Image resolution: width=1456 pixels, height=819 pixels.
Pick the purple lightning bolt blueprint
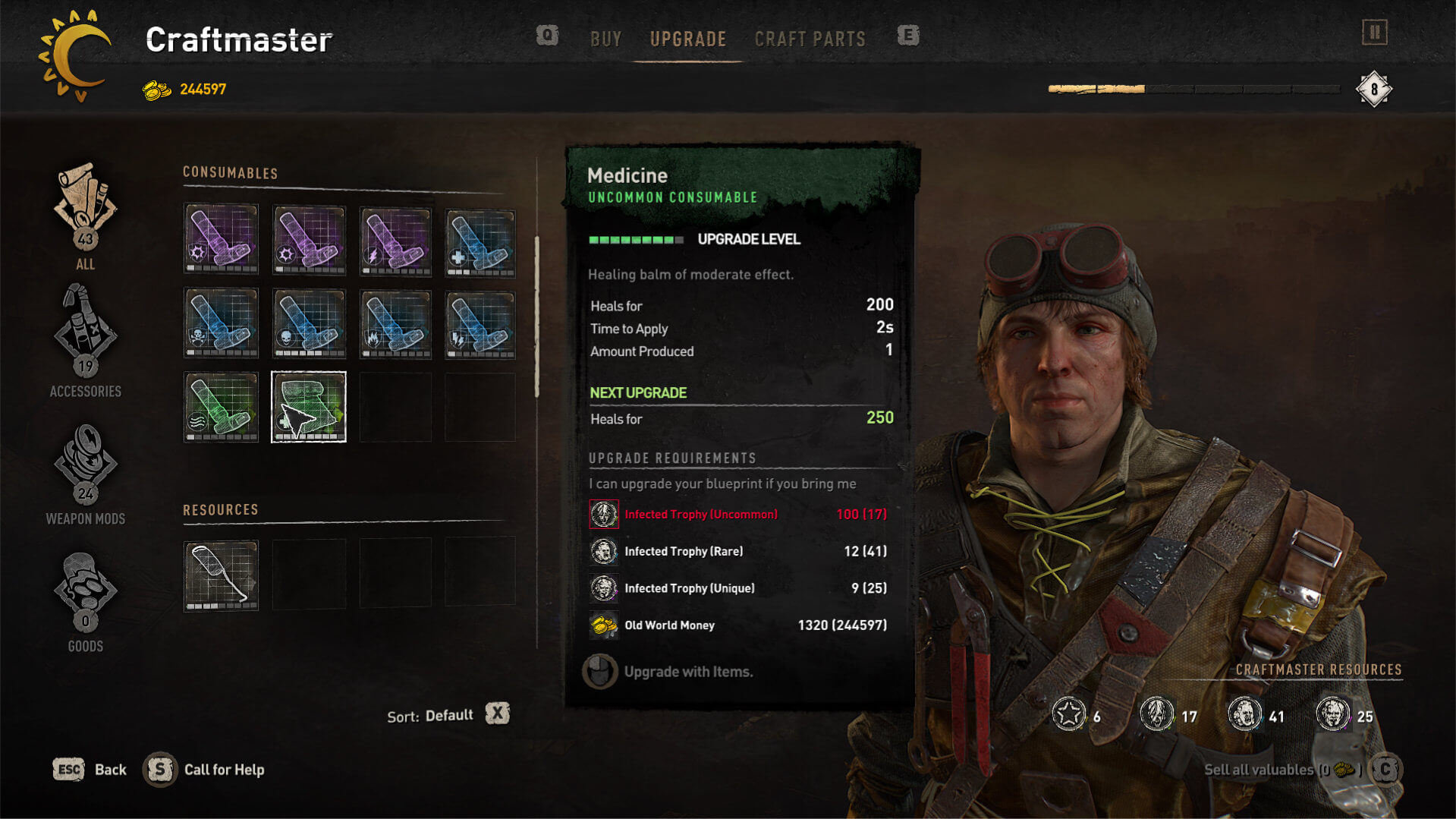click(x=395, y=240)
